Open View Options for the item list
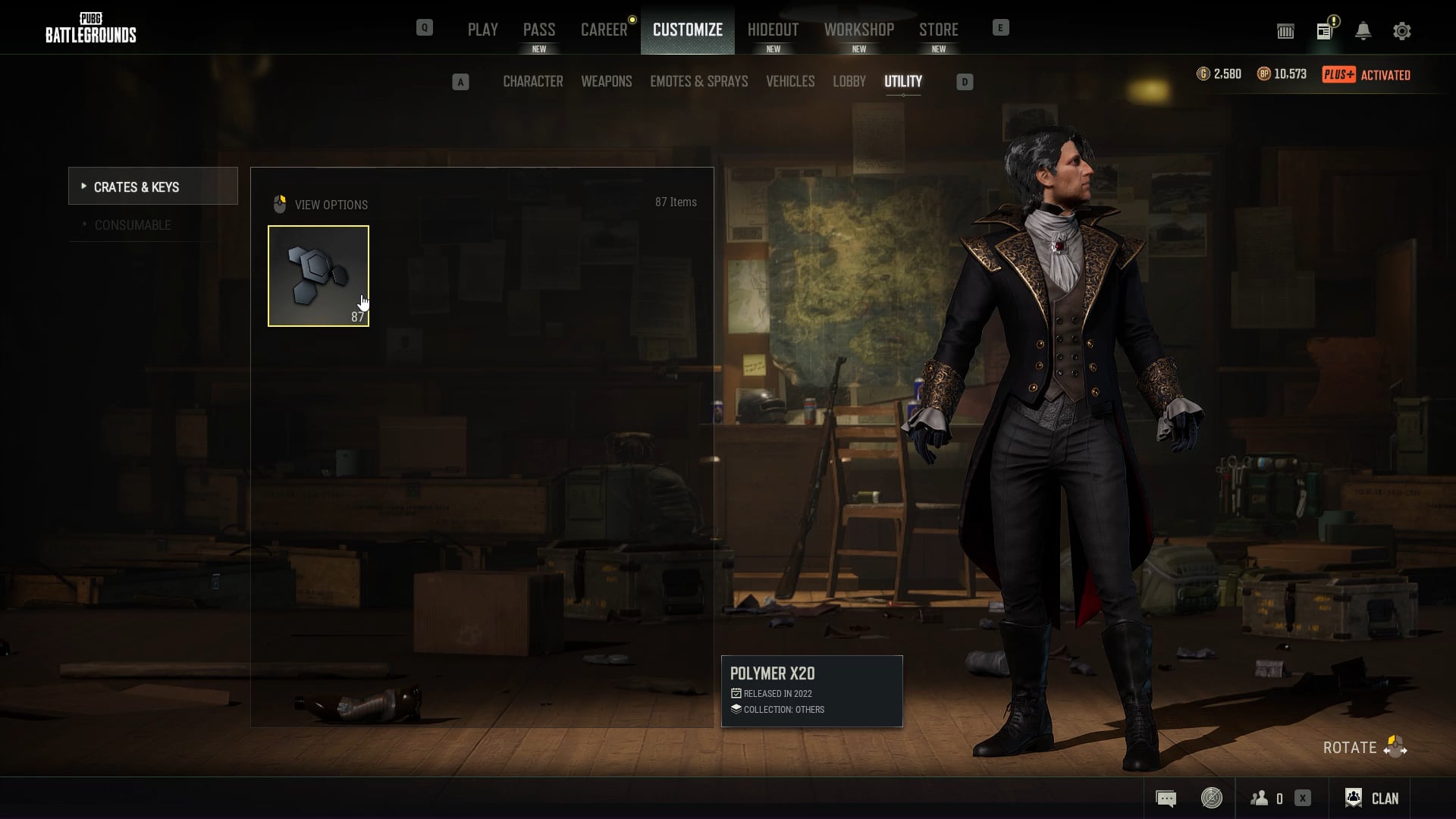This screenshot has height=819, width=1456. point(321,205)
